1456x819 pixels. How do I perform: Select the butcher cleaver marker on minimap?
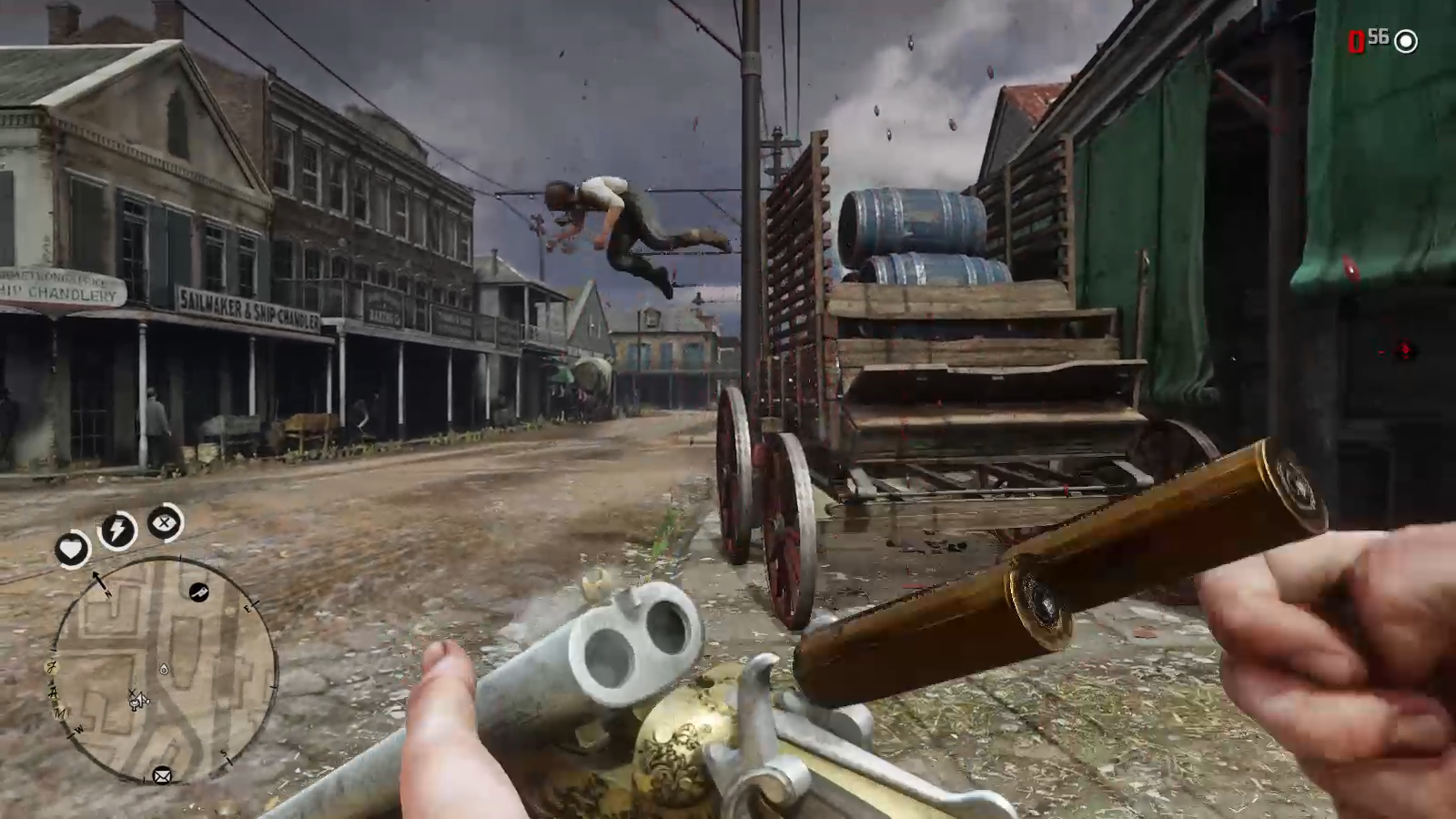pos(198,592)
